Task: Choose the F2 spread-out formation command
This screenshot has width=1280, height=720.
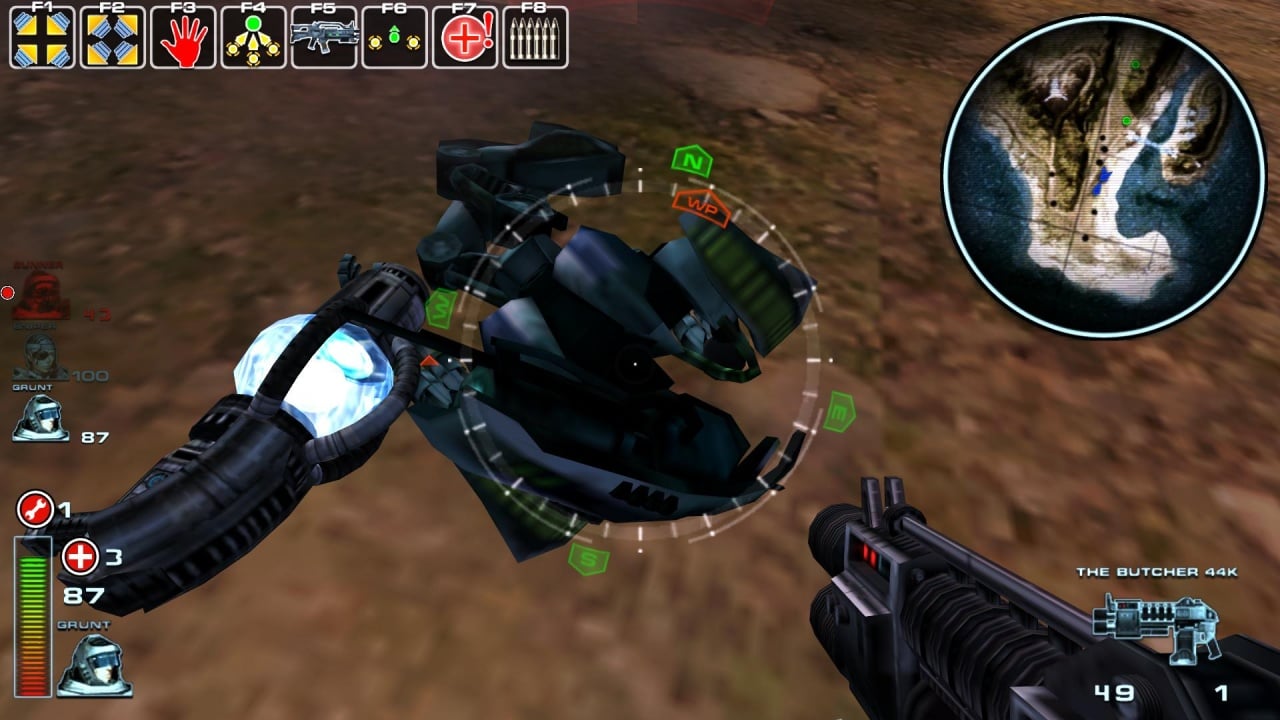Action: pos(112,38)
